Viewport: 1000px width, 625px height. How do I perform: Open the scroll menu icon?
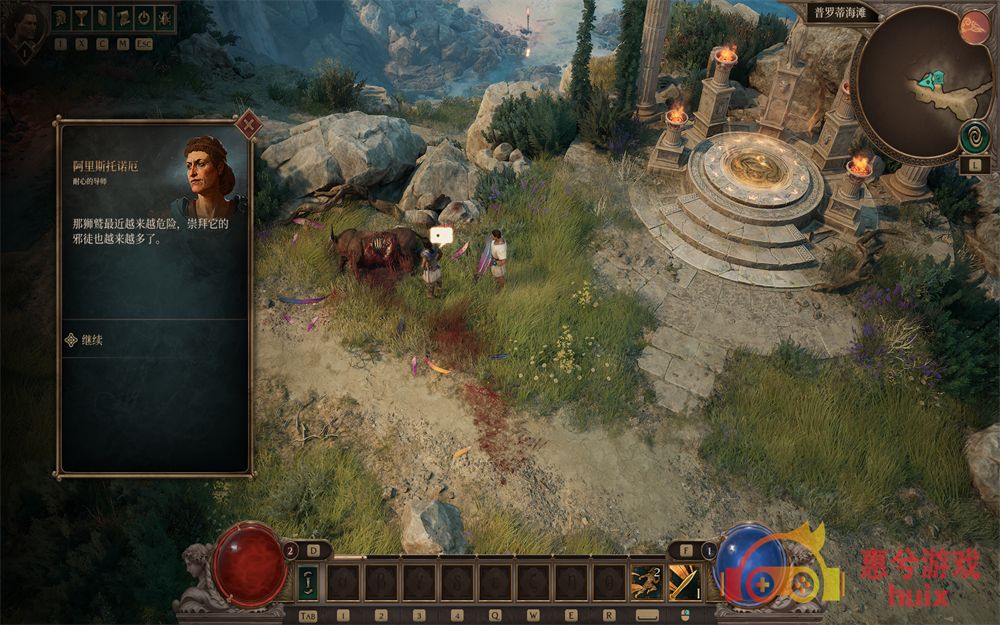pyautogui.click(x=124, y=18)
